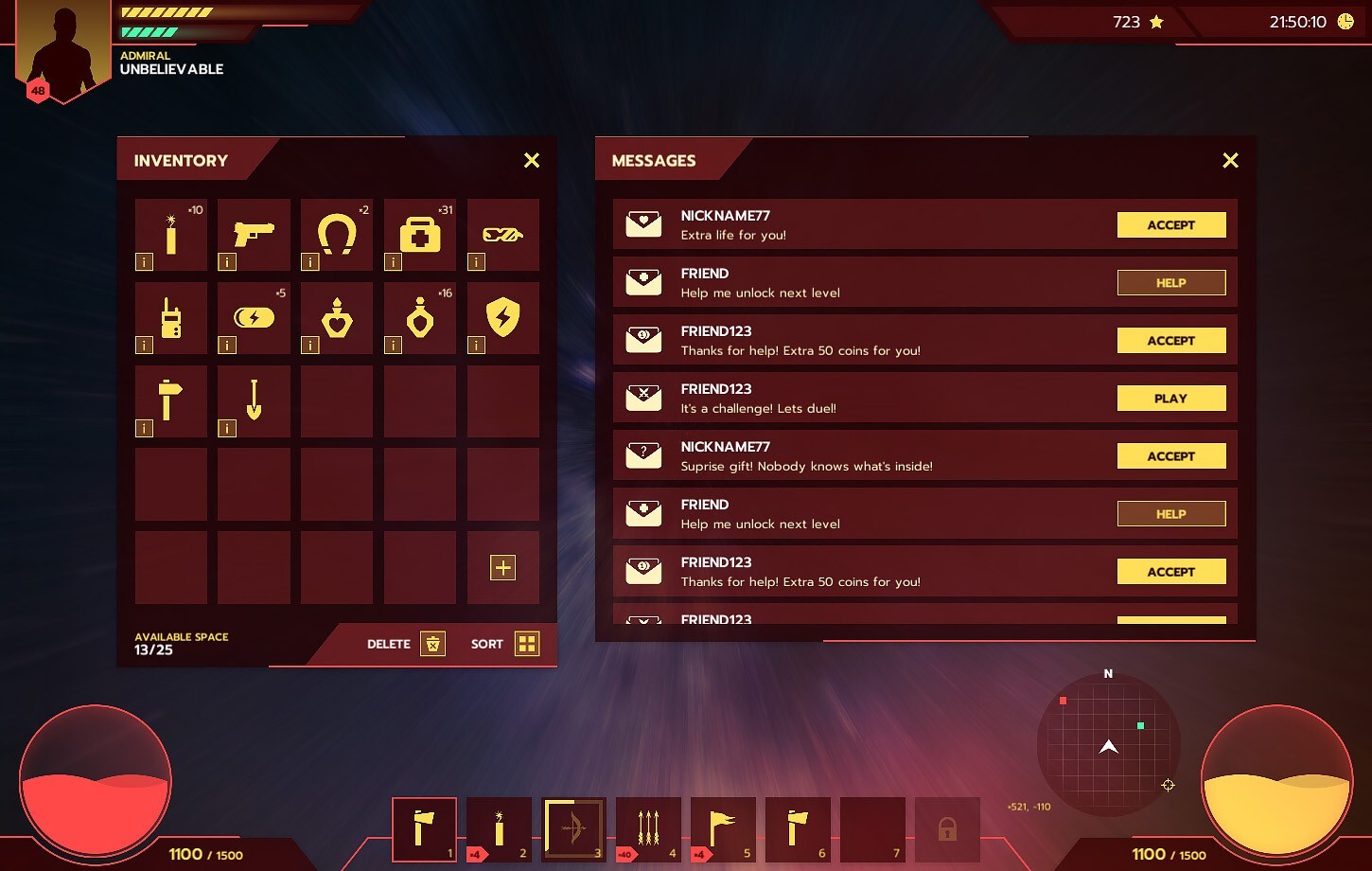Click the flag item in hotbar slot 5
The width and height of the screenshot is (1372, 871).
[x=723, y=828]
